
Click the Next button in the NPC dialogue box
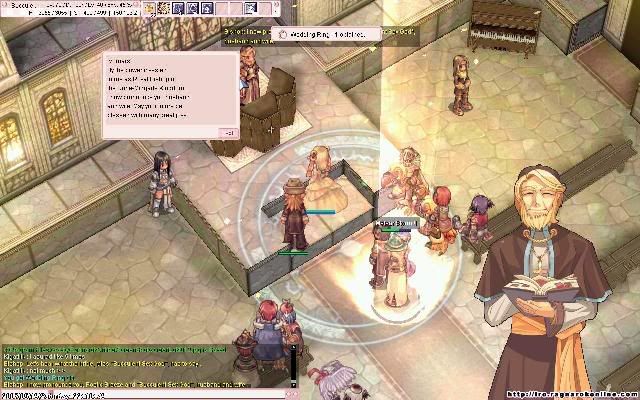point(228,132)
